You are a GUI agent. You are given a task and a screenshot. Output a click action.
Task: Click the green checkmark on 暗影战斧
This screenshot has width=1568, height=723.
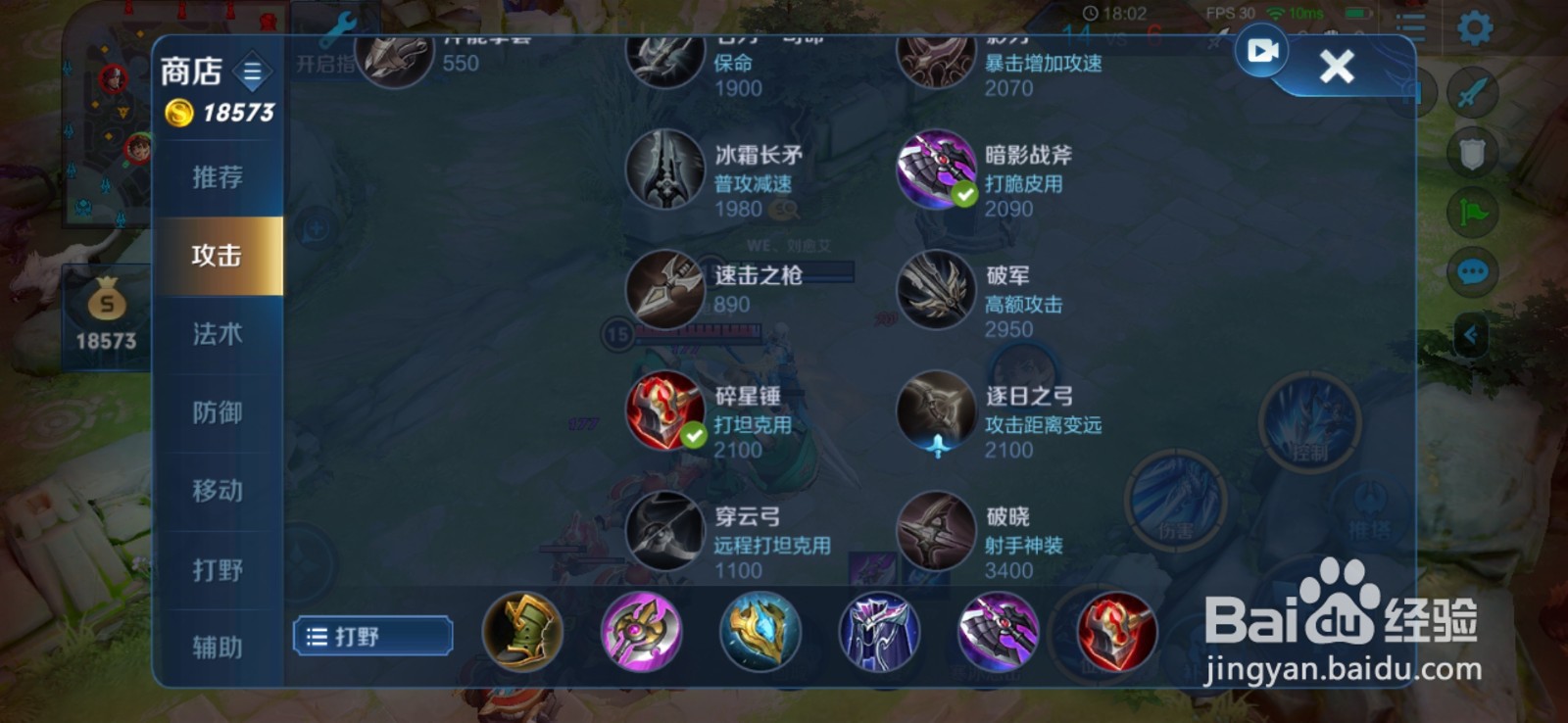point(963,196)
